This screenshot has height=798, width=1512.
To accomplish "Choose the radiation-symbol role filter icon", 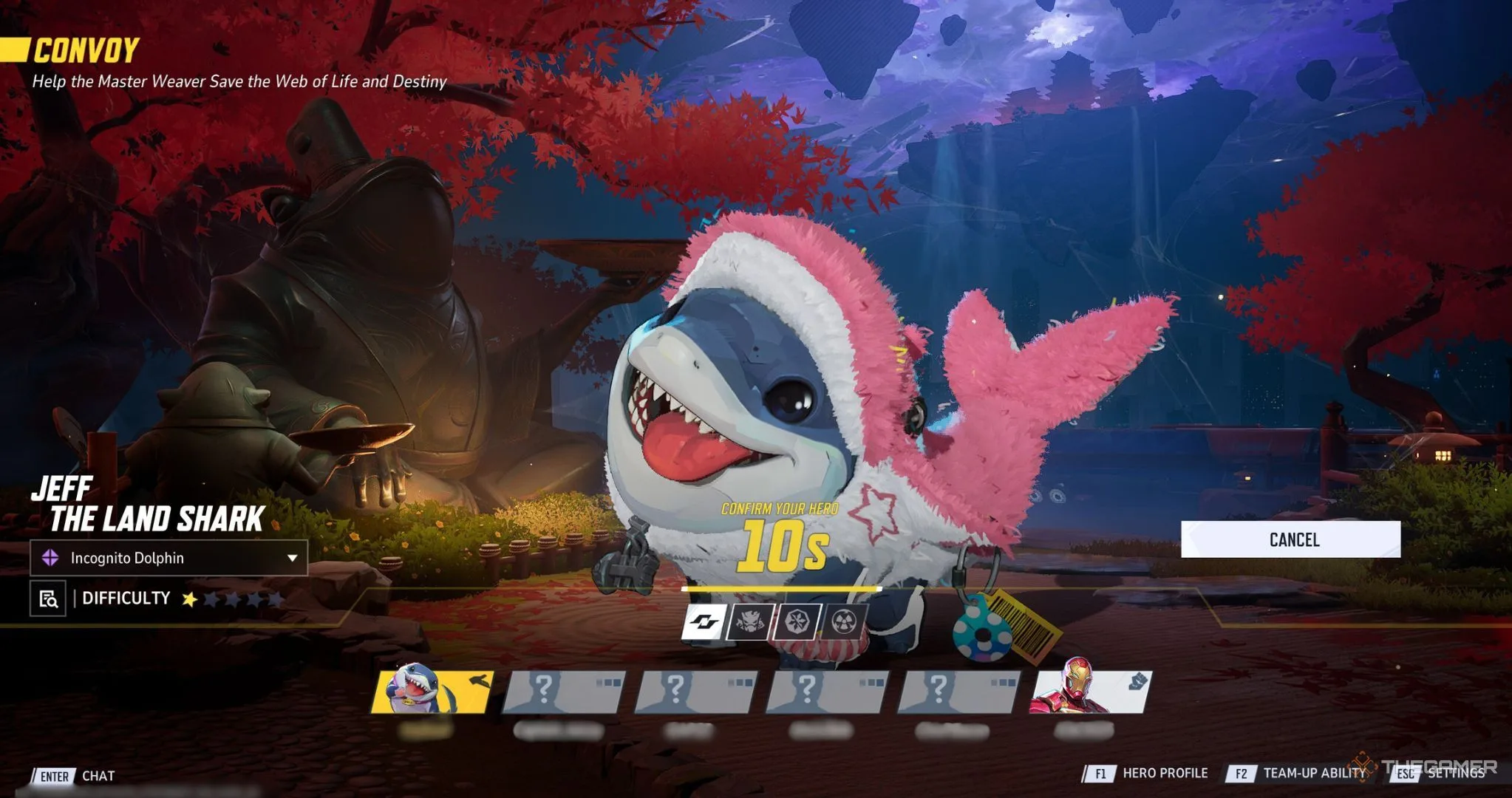I will (843, 622).
